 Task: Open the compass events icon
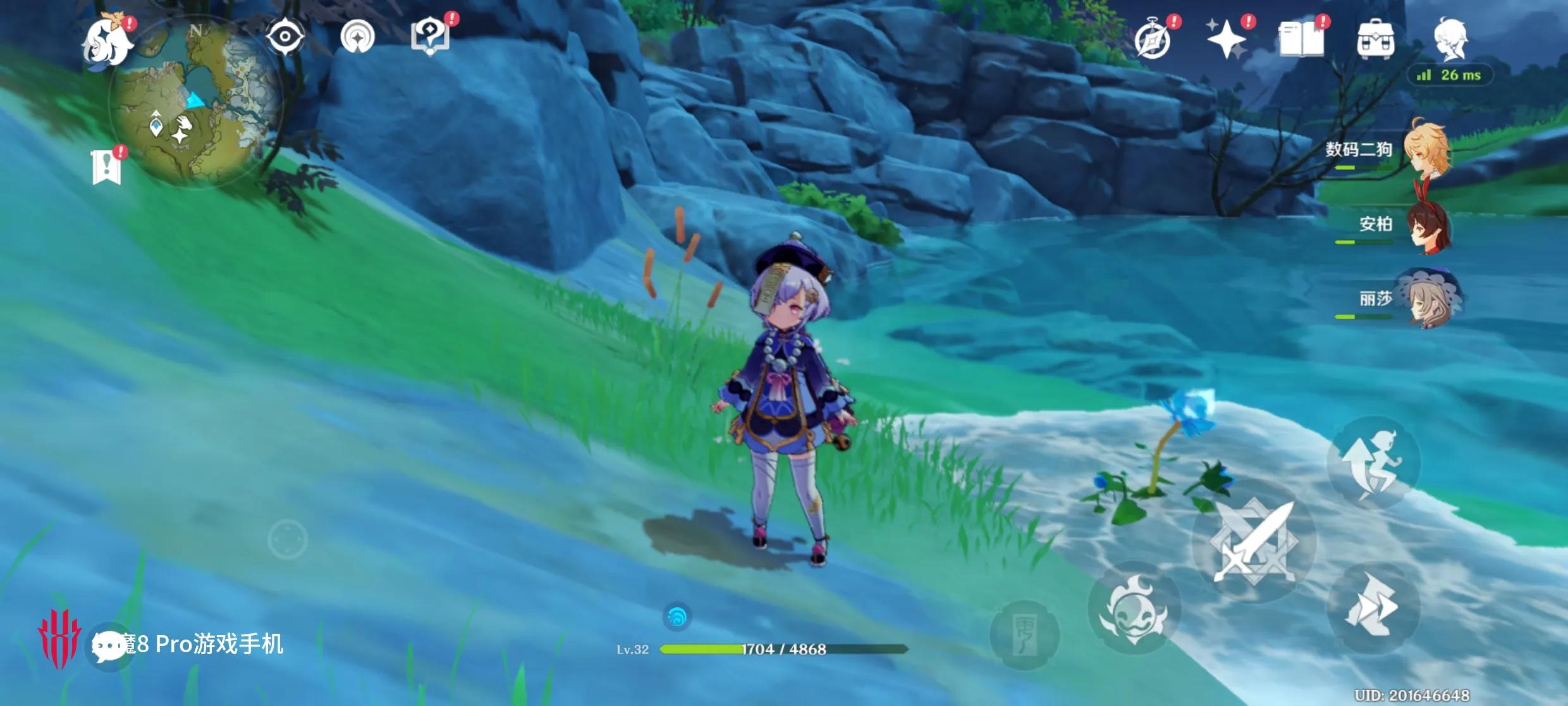[x=1153, y=40]
